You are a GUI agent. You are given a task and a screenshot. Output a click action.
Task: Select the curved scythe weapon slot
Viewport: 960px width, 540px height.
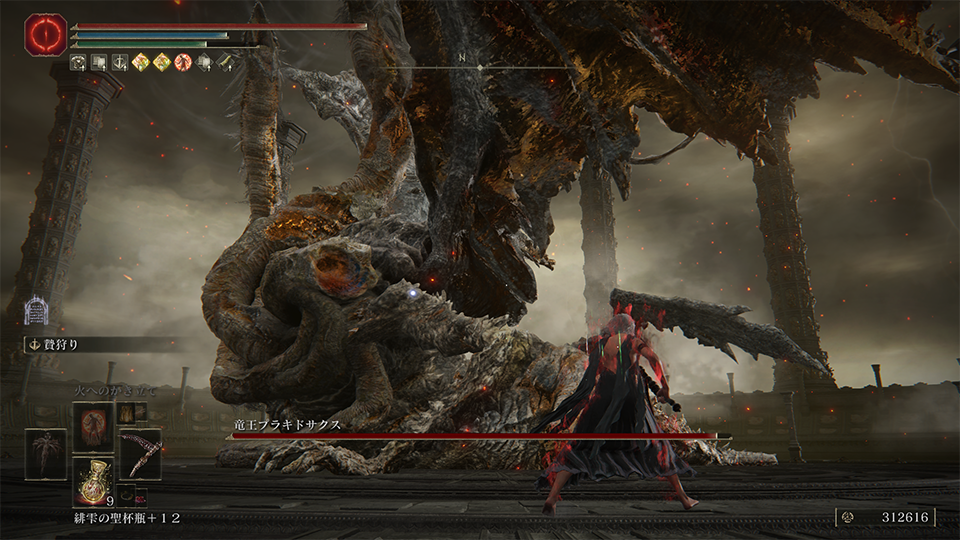[x=140, y=454]
